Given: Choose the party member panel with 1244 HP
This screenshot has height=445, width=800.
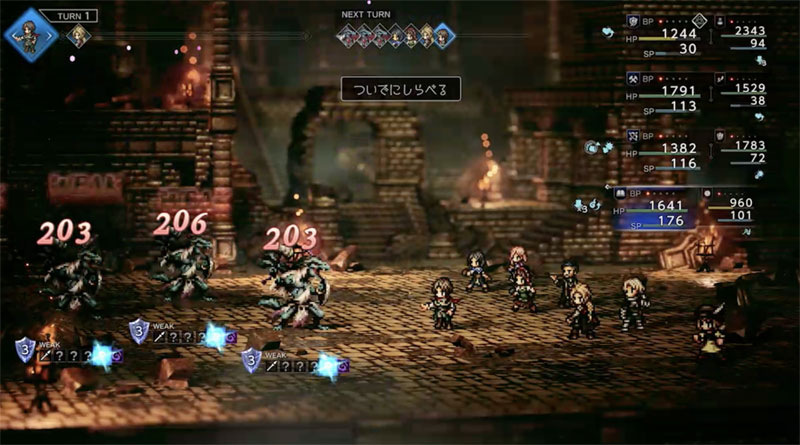Looking at the screenshot, I should 663,35.
